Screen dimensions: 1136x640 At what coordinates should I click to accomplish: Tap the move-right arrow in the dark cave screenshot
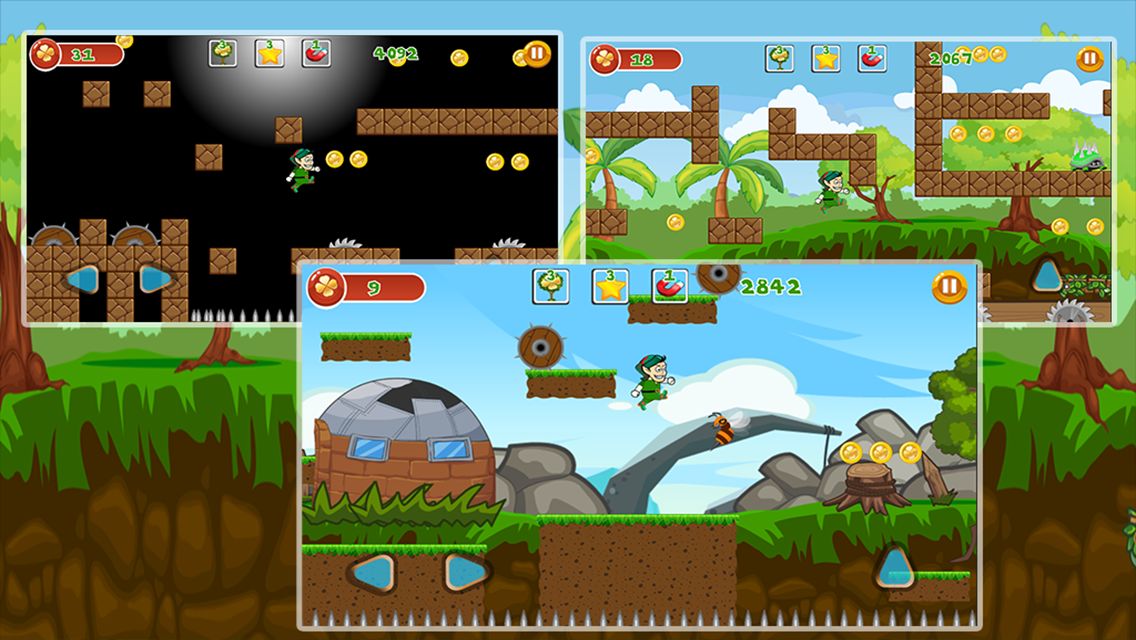pos(155,279)
